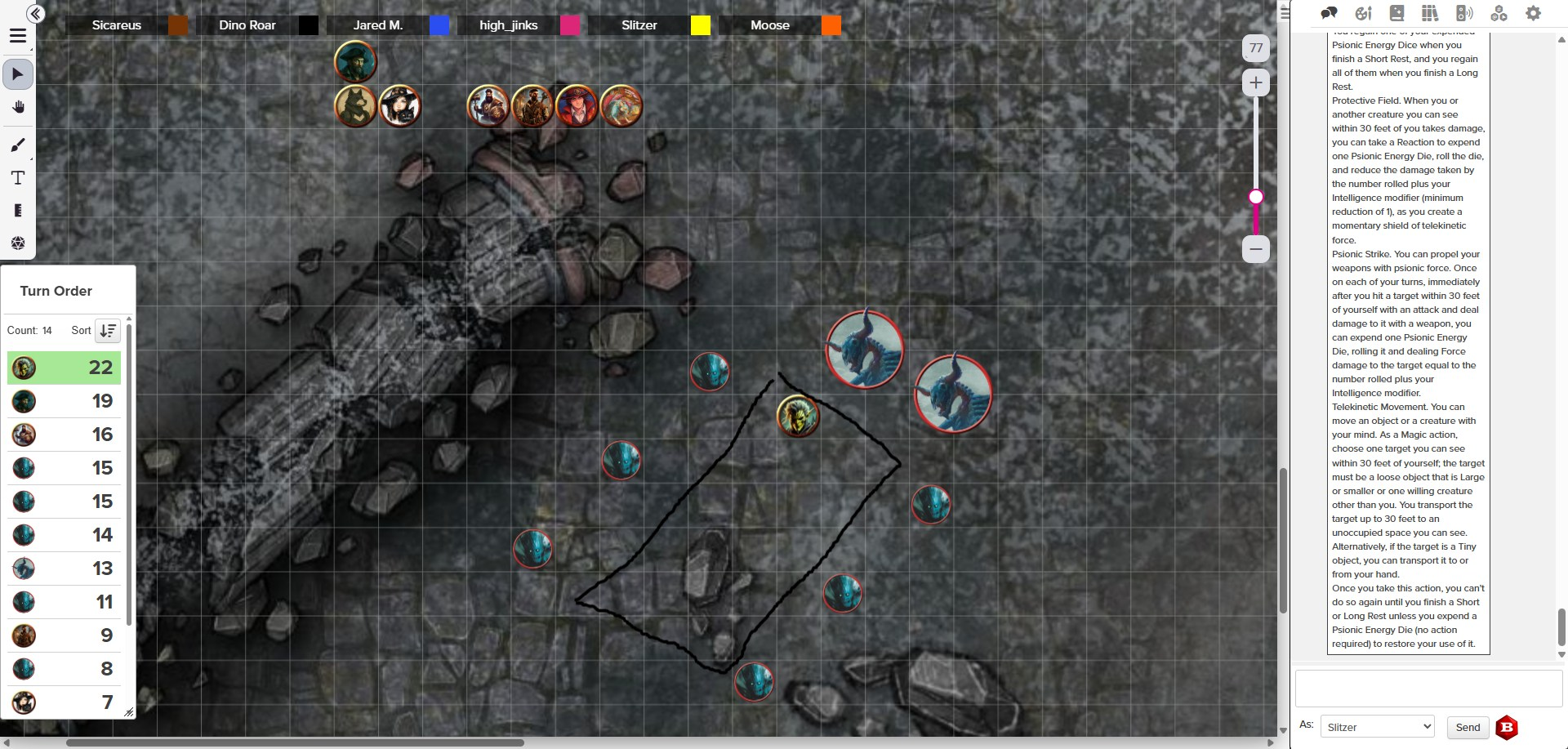This screenshot has width=1568, height=749.
Task: Pick the ruler measuring tool
Action: click(x=18, y=211)
